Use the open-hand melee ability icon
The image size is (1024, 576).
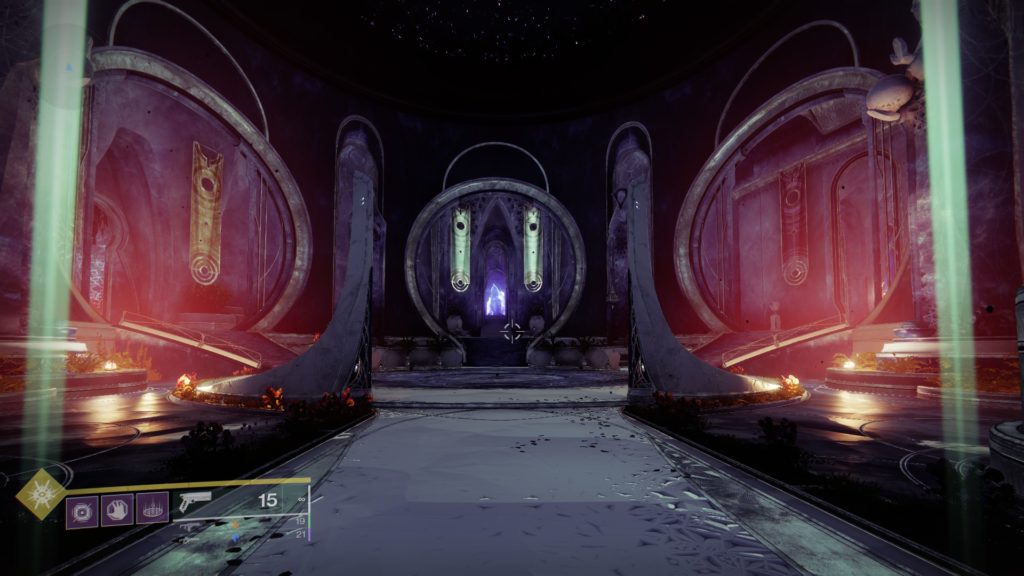pyautogui.click(x=117, y=510)
